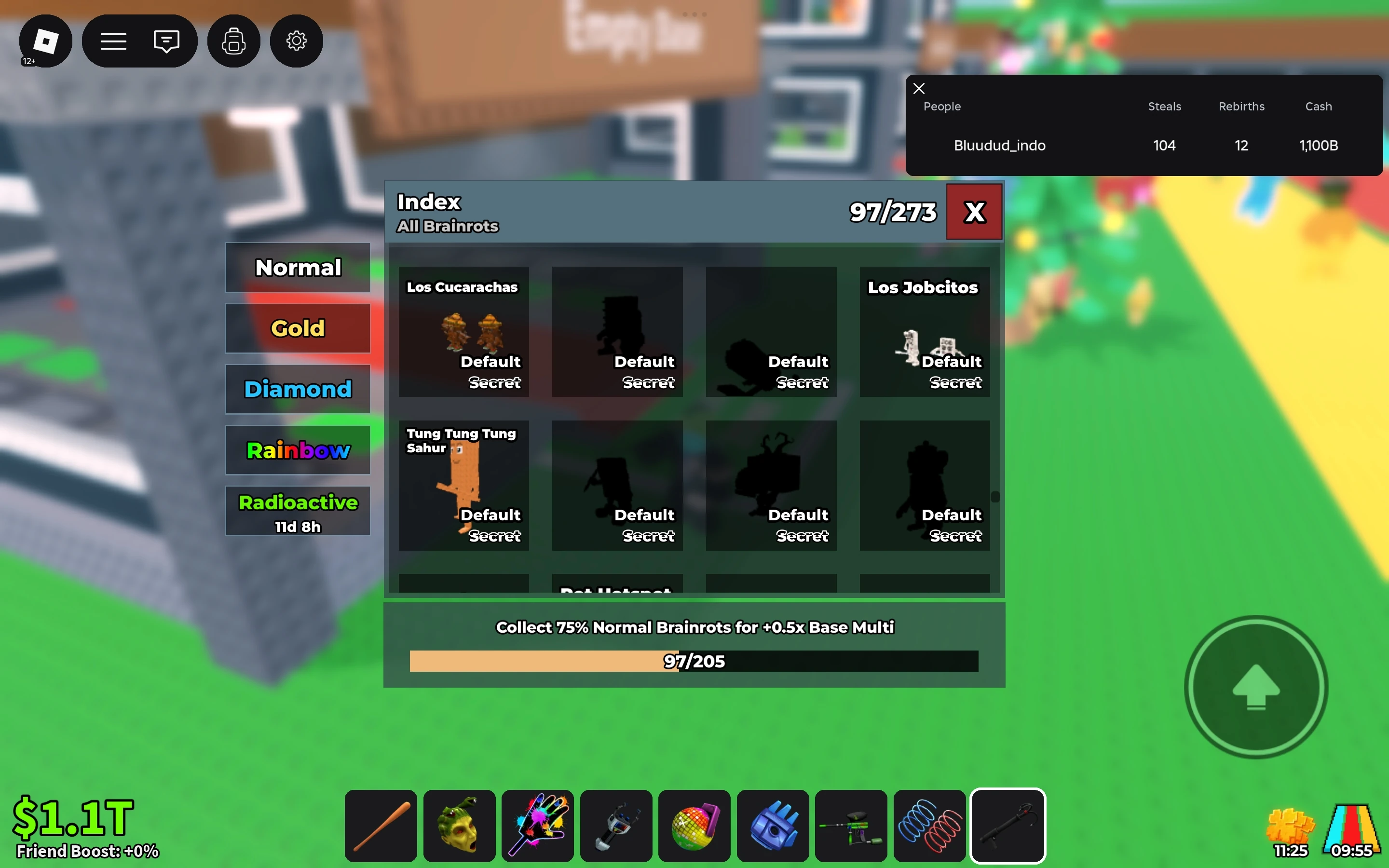
Task: Open the backpack inventory
Action: pyautogui.click(x=233, y=41)
